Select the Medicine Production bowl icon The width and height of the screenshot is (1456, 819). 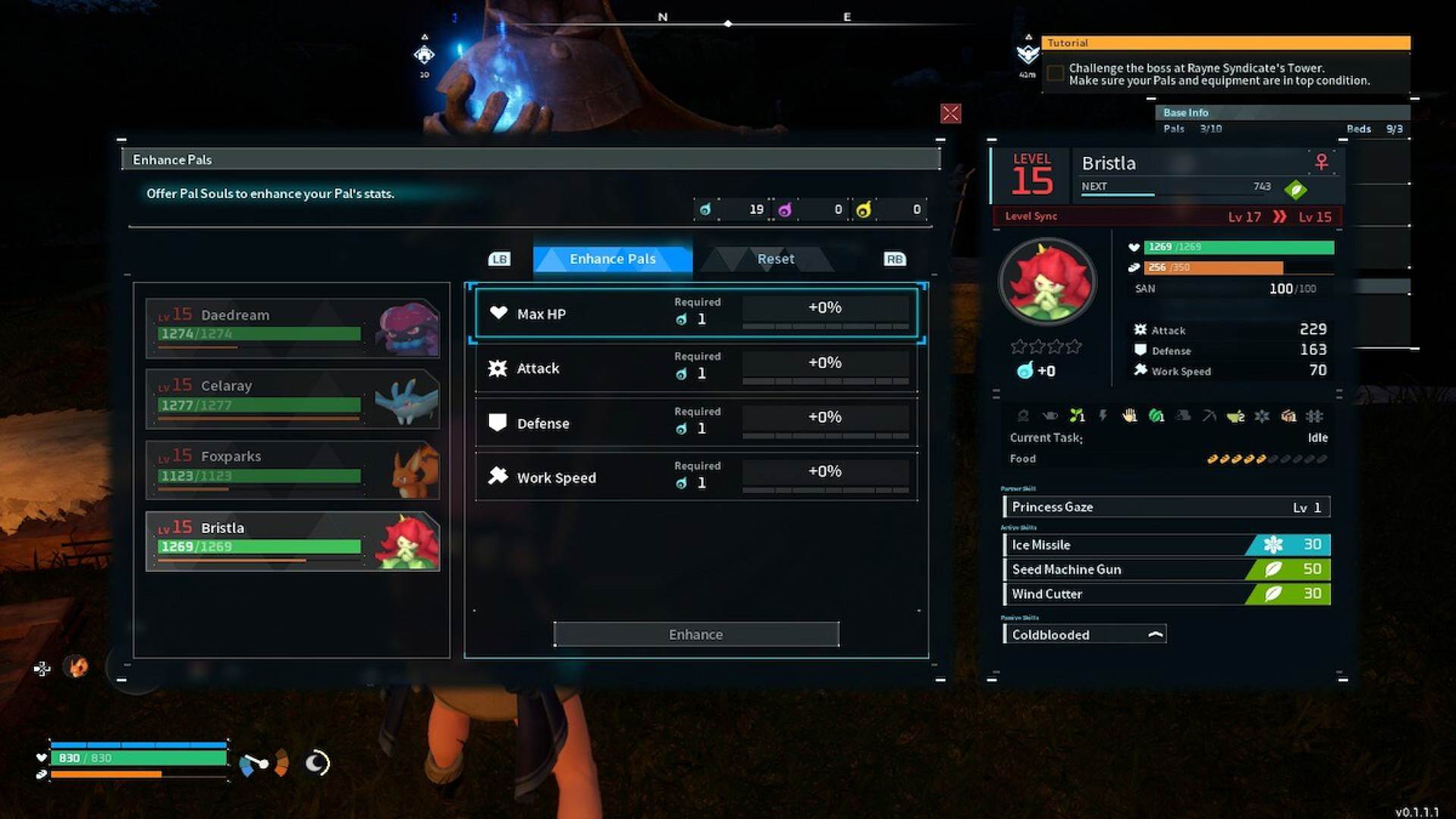pyautogui.click(x=1235, y=416)
